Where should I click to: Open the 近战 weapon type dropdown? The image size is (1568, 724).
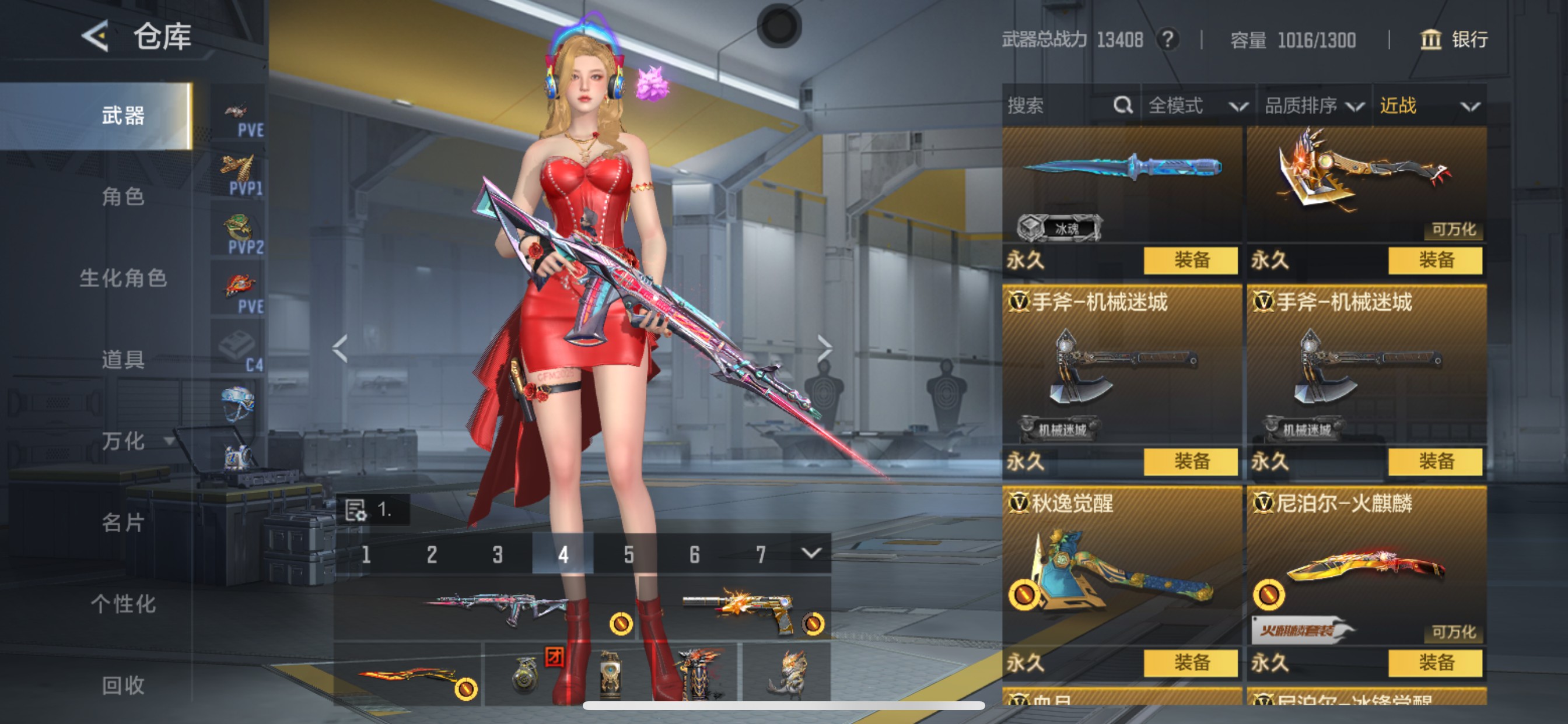pos(1429,106)
